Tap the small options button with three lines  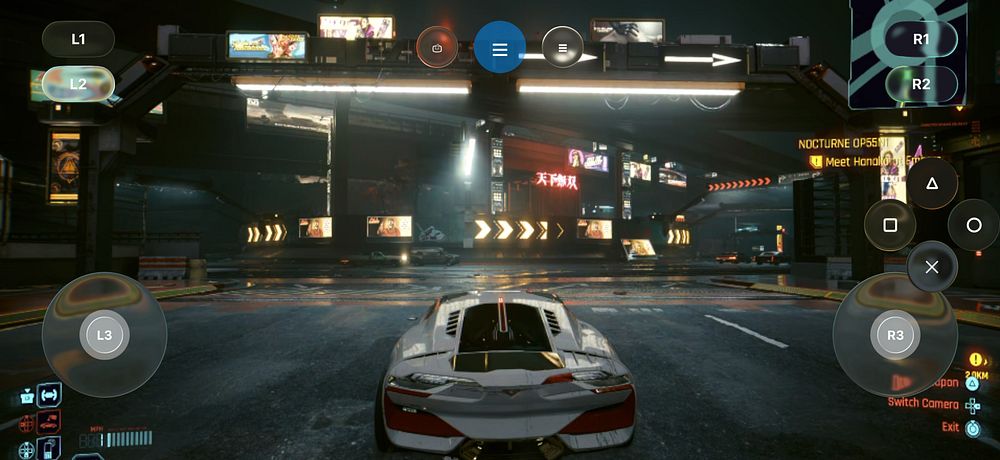[x=563, y=47]
